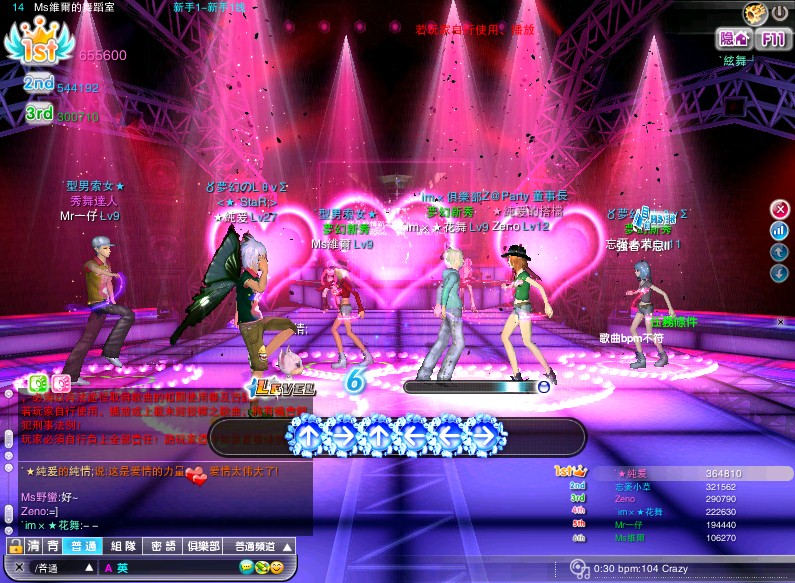The image size is (795, 583).
Task: Open the gear settings icon
Action: (755, 14)
